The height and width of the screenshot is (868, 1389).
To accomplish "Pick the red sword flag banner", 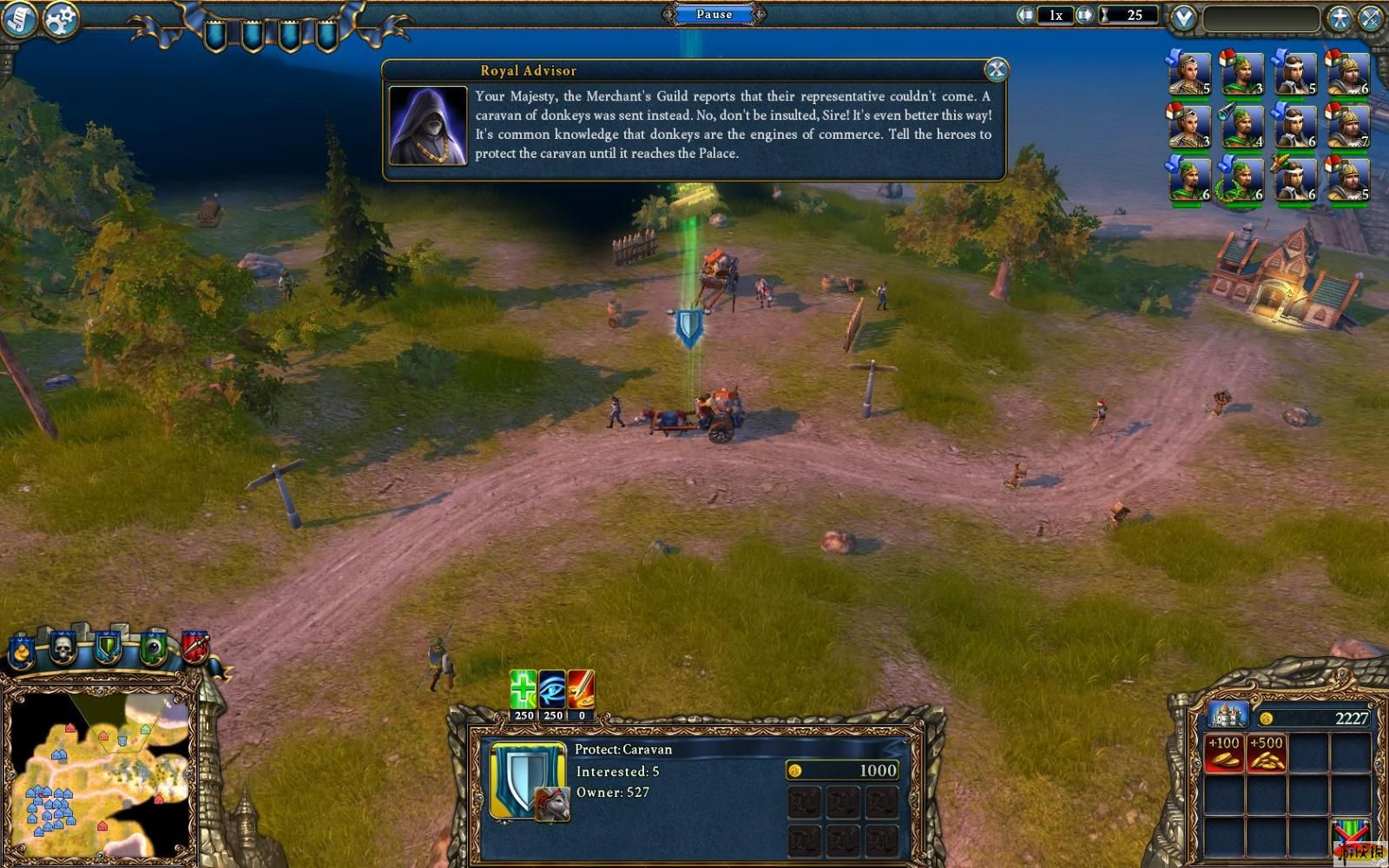I will tap(195, 646).
